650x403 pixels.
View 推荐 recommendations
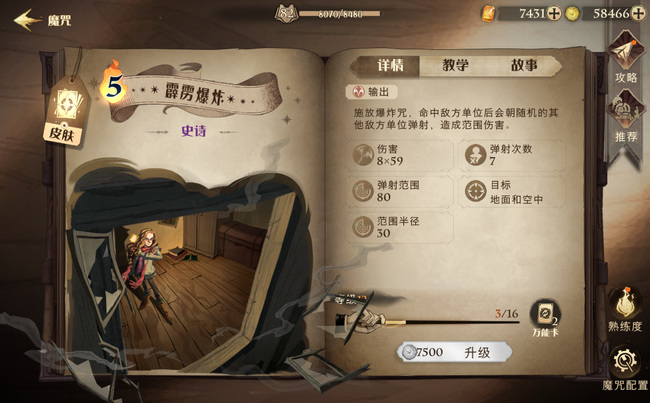tap(625, 117)
